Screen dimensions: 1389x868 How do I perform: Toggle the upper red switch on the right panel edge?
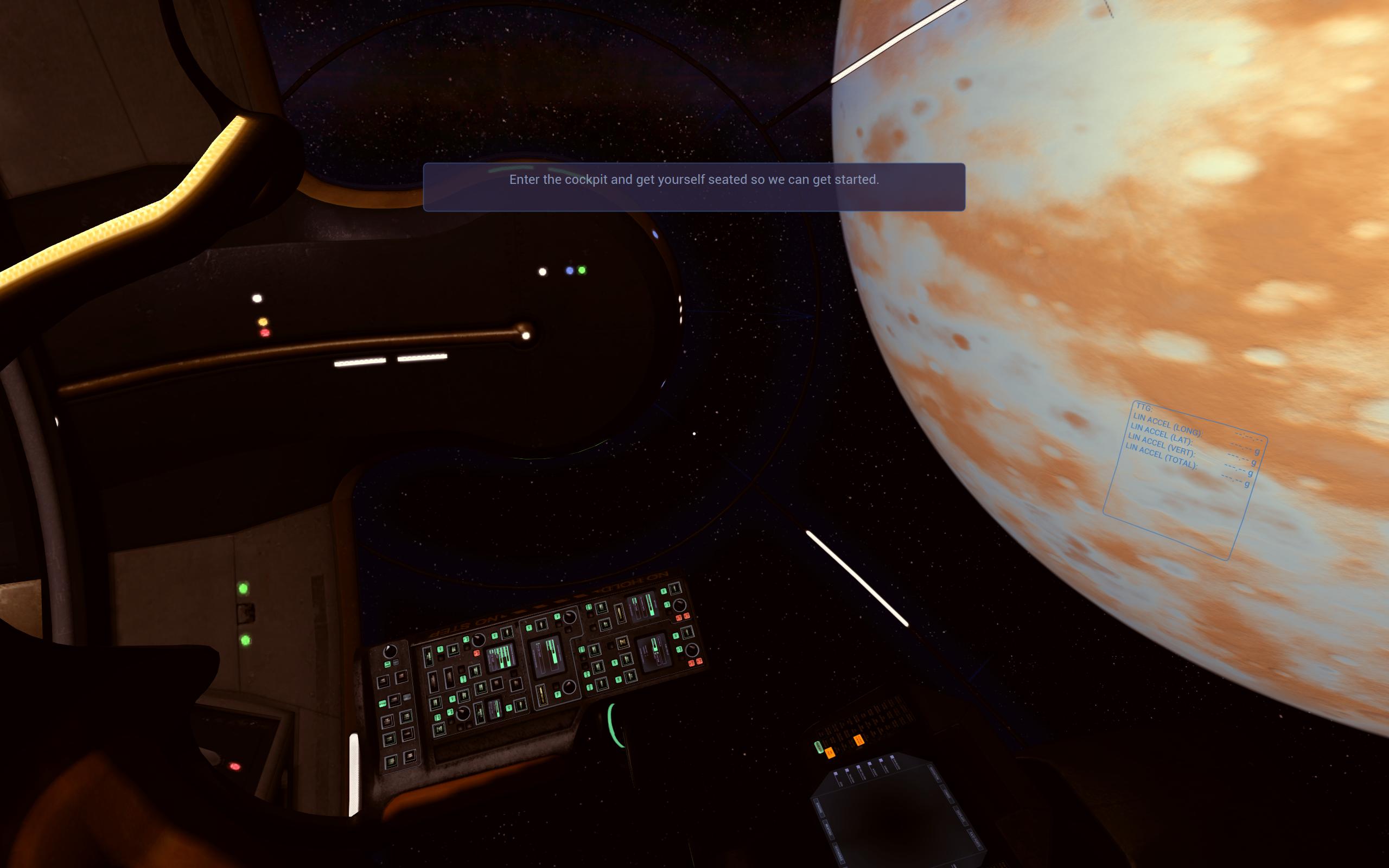pyautogui.click(x=686, y=618)
